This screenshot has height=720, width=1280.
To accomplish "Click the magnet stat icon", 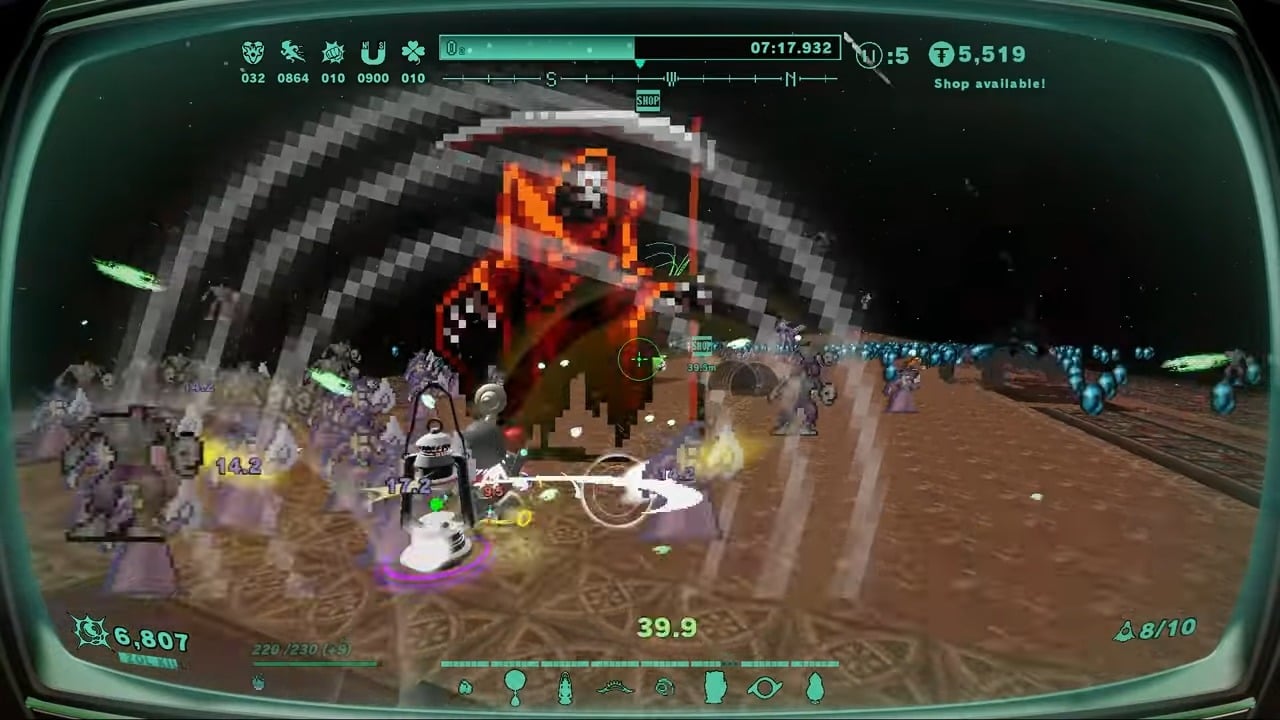I will coord(373,53).
